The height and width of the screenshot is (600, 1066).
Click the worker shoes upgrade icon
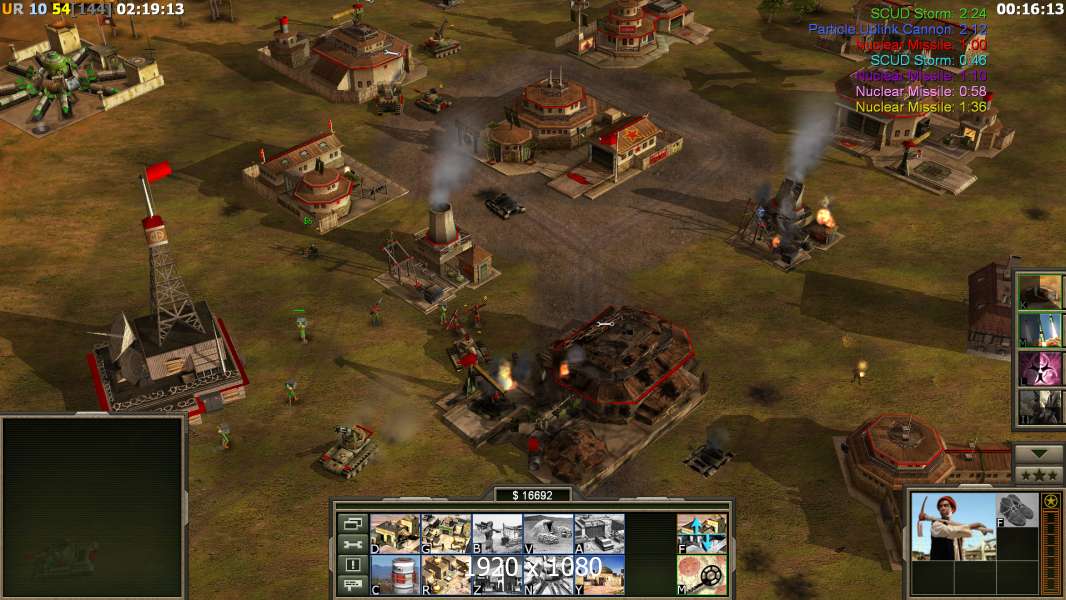coord(1019,510)
